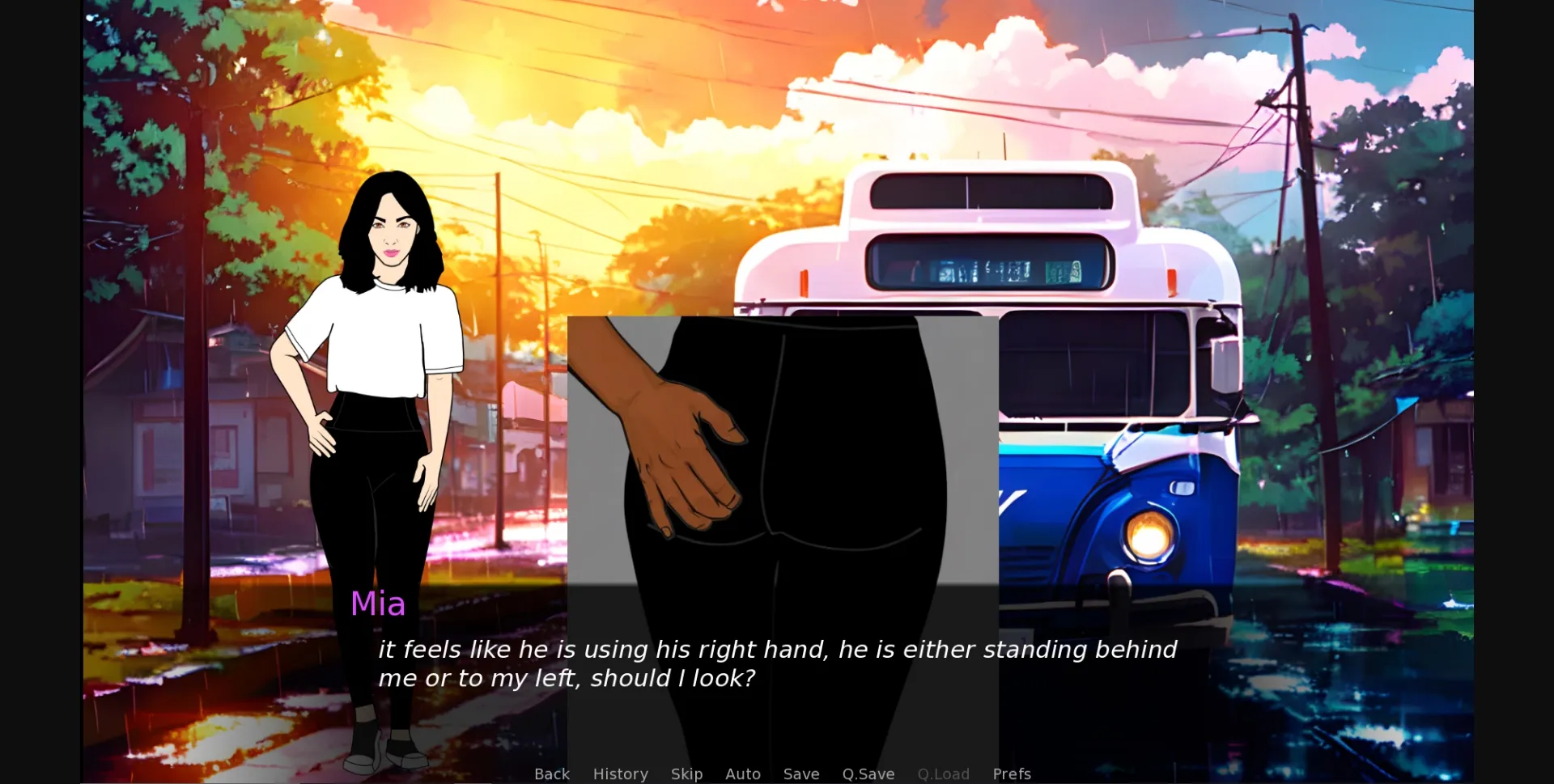This screenshot has height=784, width=1554.
Task: Select Prefs at the bottom-right quick menu
Action: pos(1012,773)
